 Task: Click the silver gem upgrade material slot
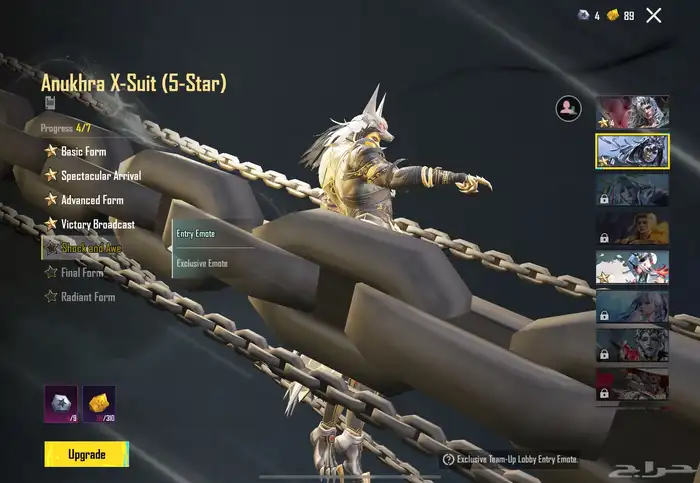click(x=60, y=403)
